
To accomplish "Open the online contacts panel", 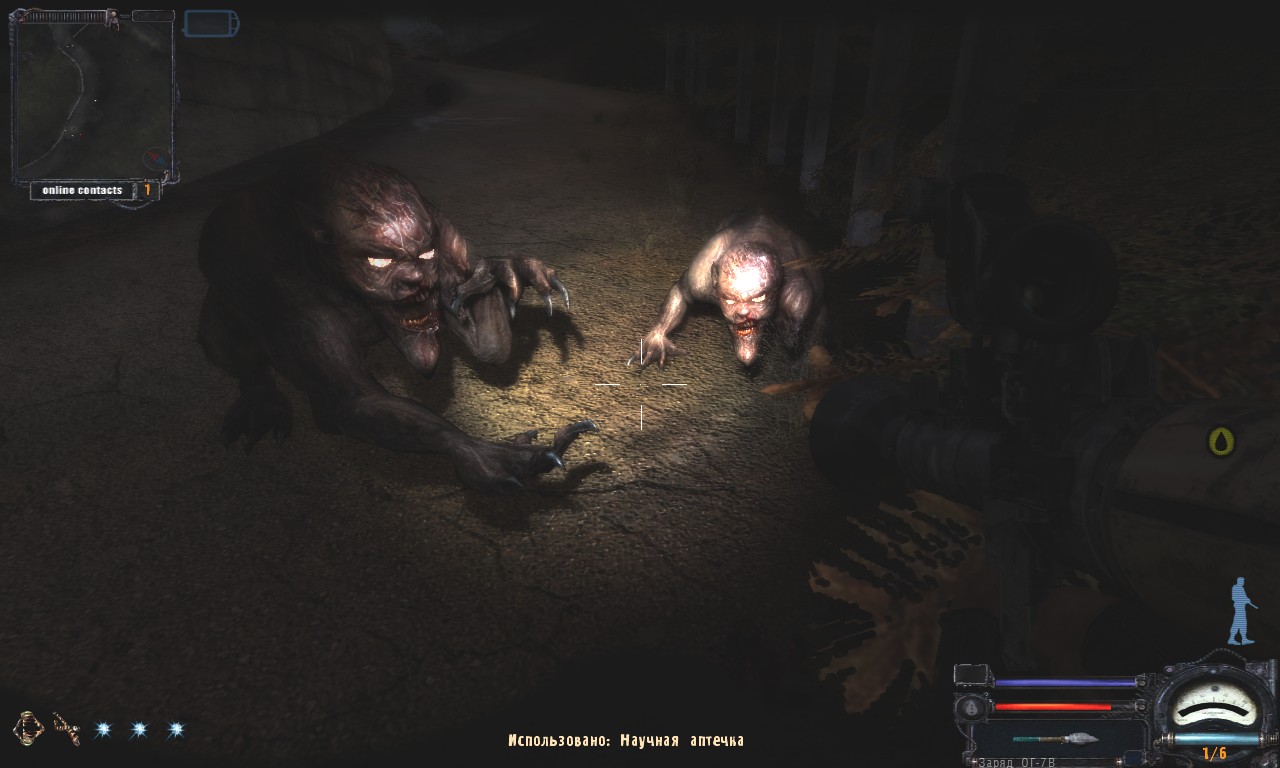I will (83, 190).
